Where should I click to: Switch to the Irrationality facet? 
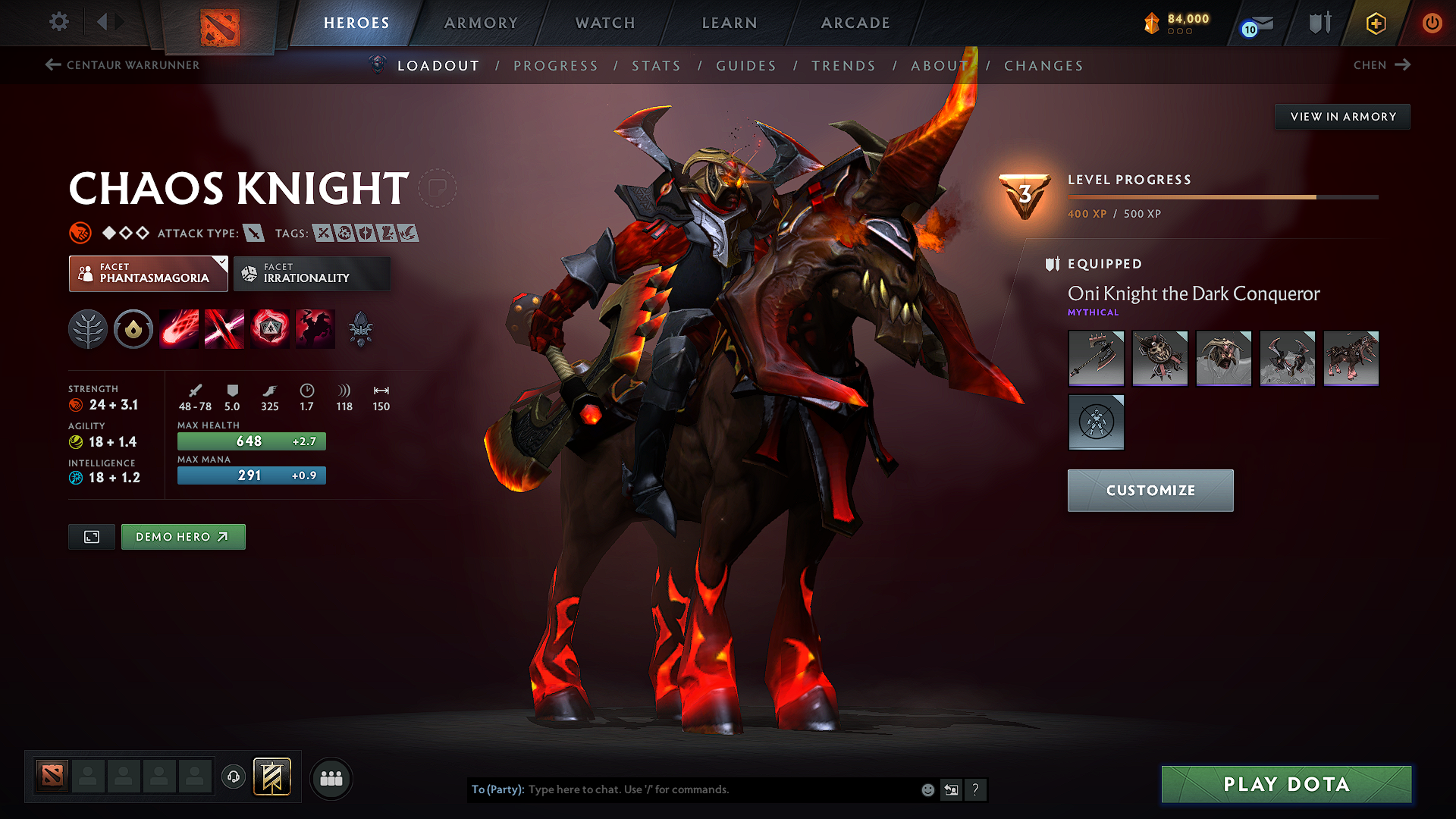312,273
